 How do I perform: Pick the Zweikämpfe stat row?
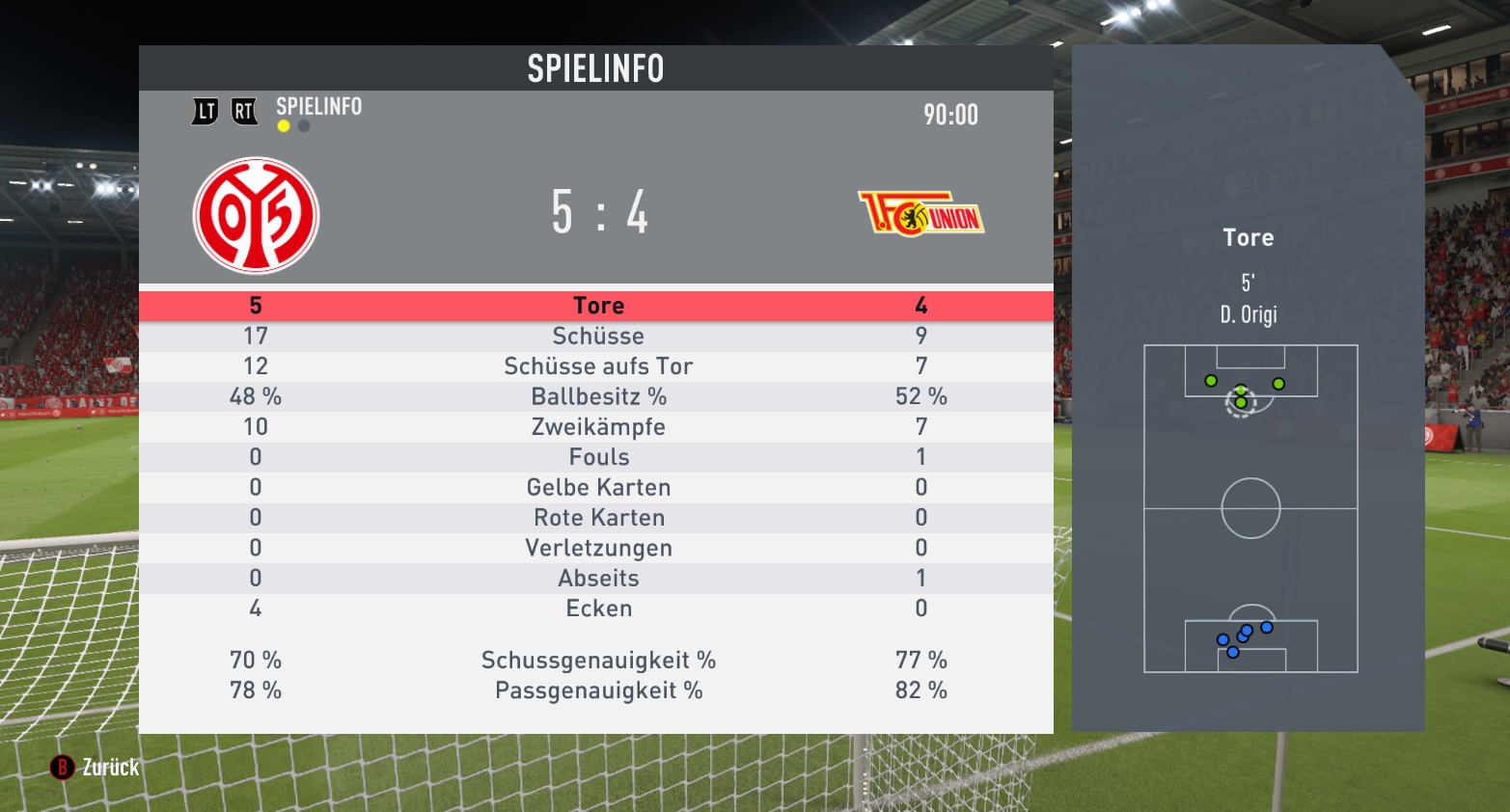pos(598,427)
